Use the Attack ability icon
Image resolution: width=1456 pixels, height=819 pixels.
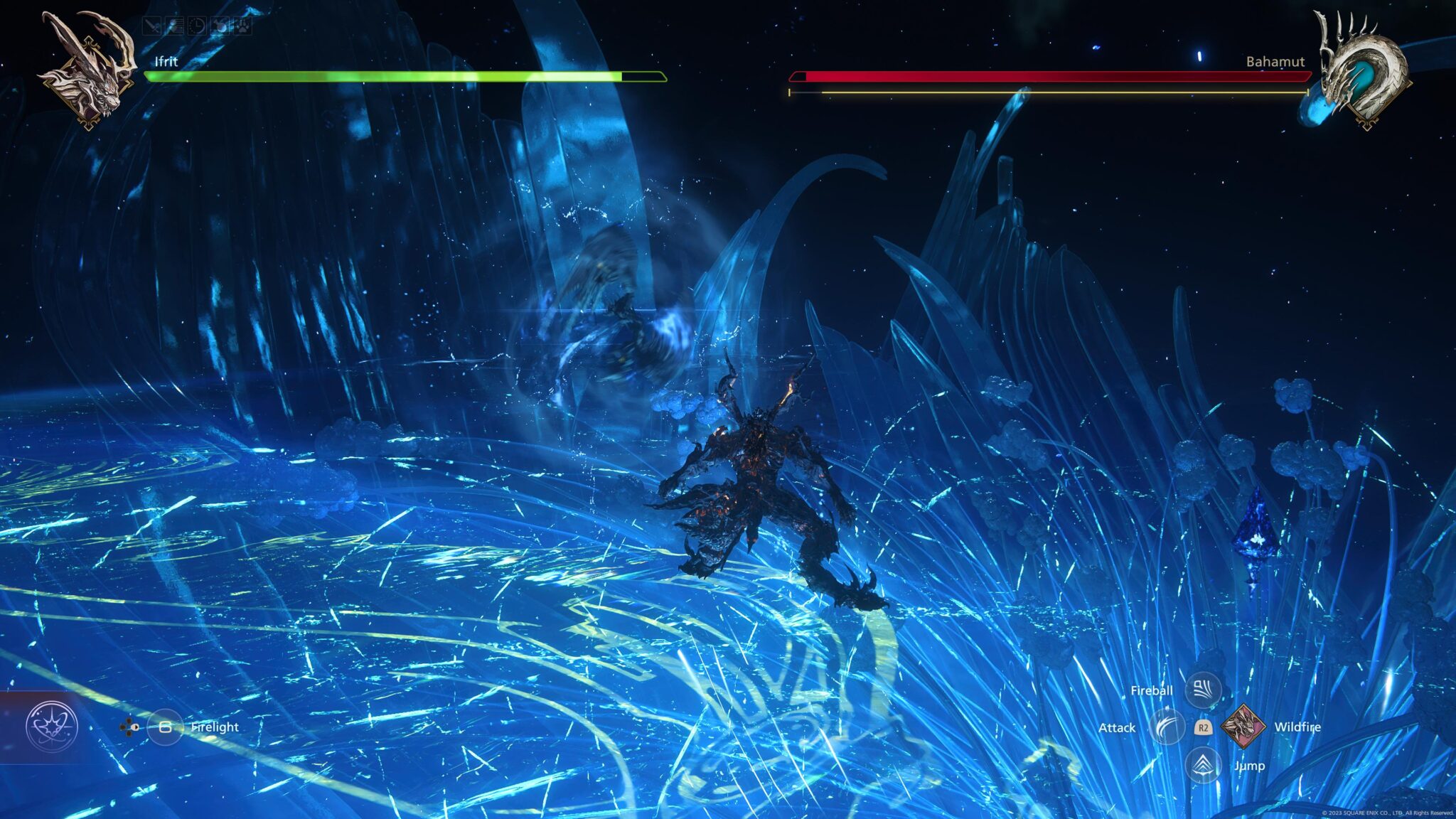1167,727
